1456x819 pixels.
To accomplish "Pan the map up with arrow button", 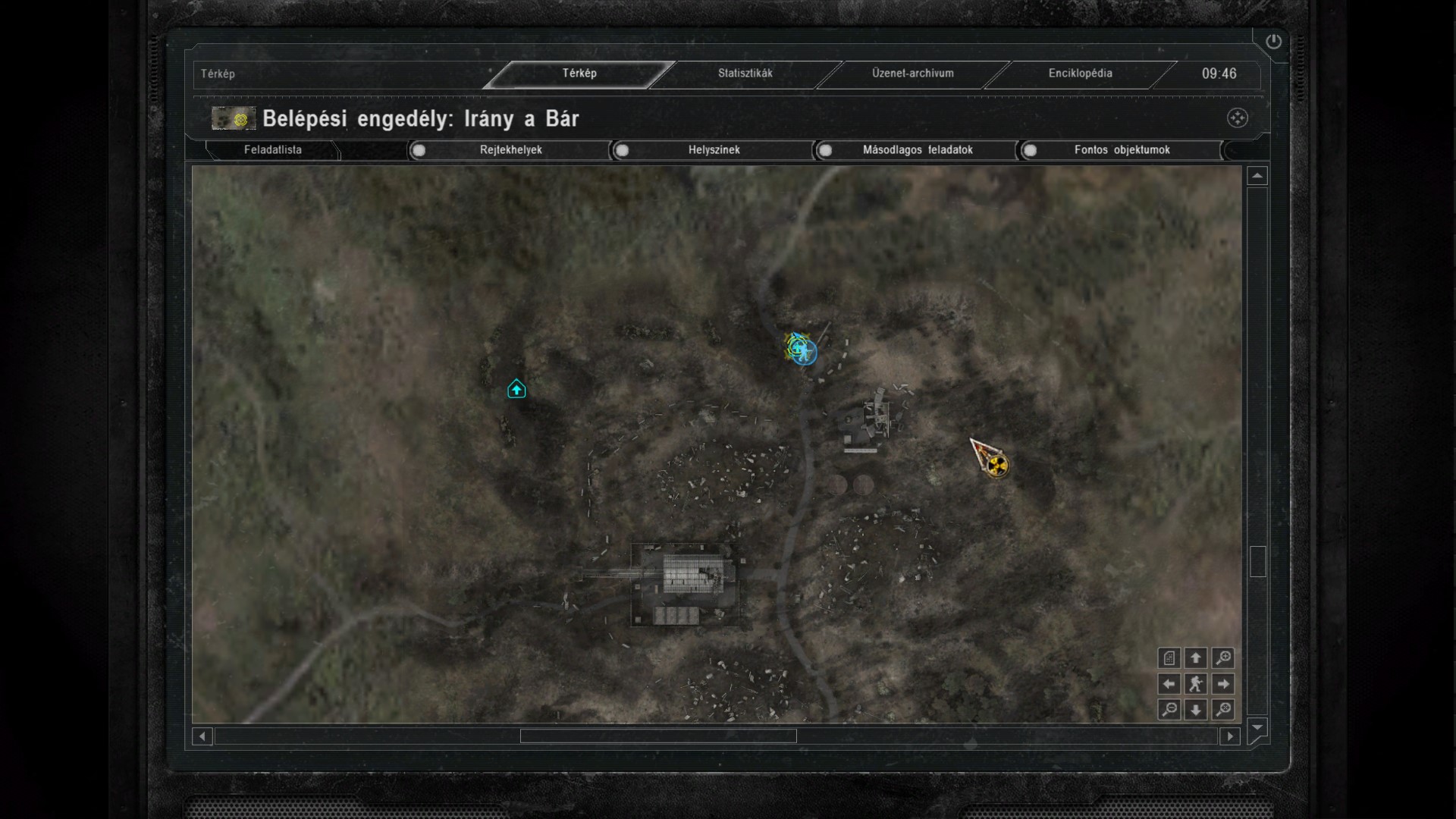I will 1196,657.
